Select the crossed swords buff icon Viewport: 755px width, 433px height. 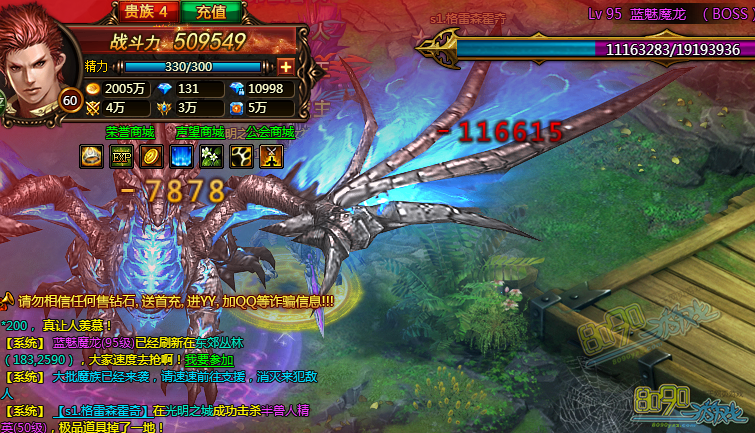click(x=271, y=156)
